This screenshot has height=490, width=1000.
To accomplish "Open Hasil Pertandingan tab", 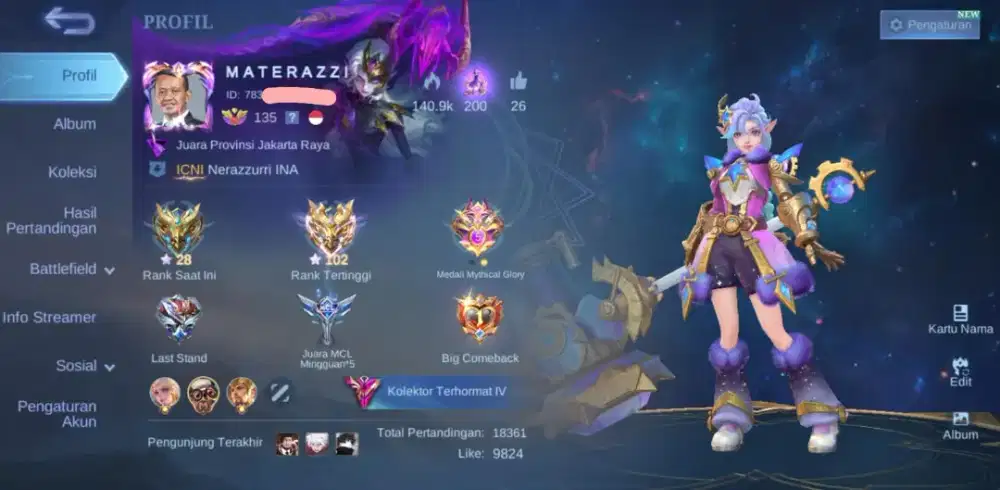I will click(64, 221).
